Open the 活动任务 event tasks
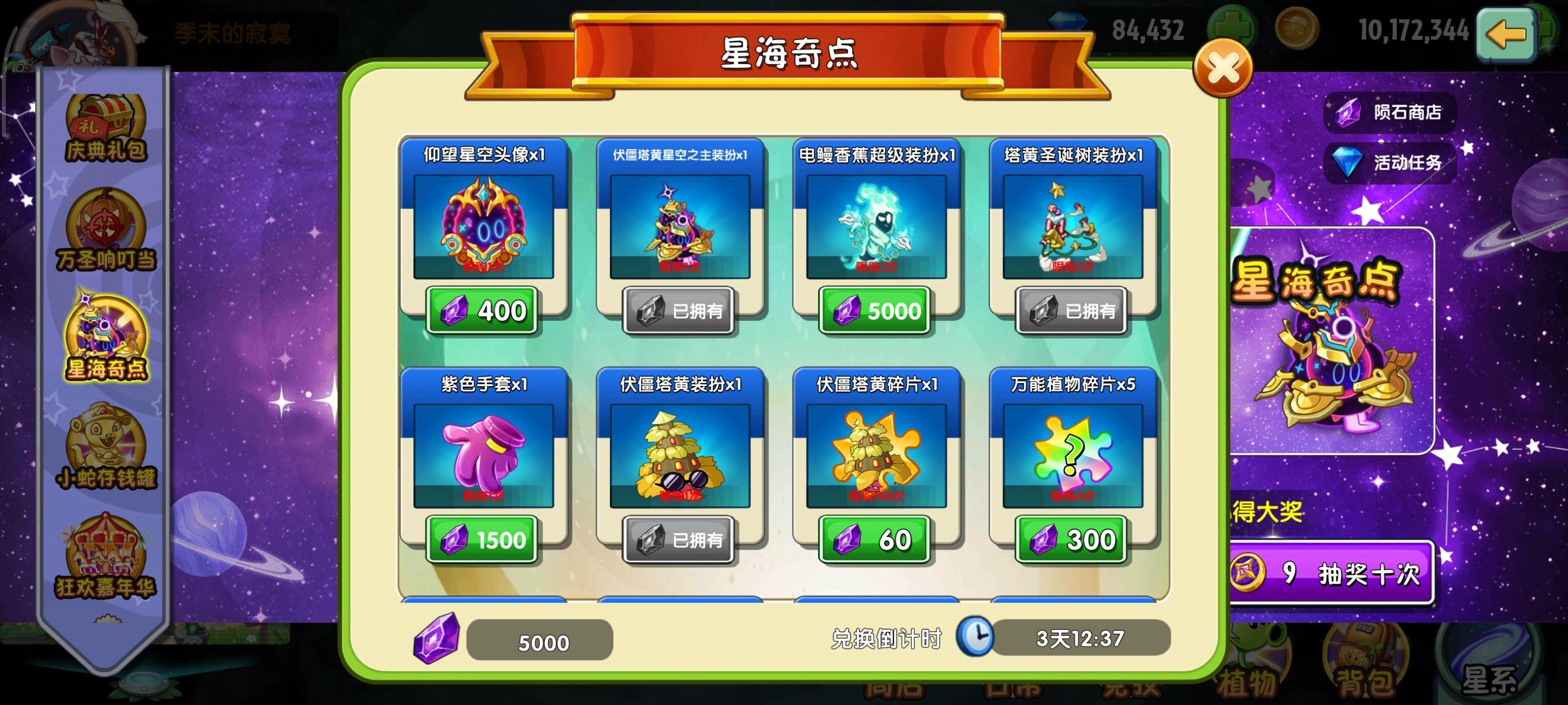 pos(1390,163)
